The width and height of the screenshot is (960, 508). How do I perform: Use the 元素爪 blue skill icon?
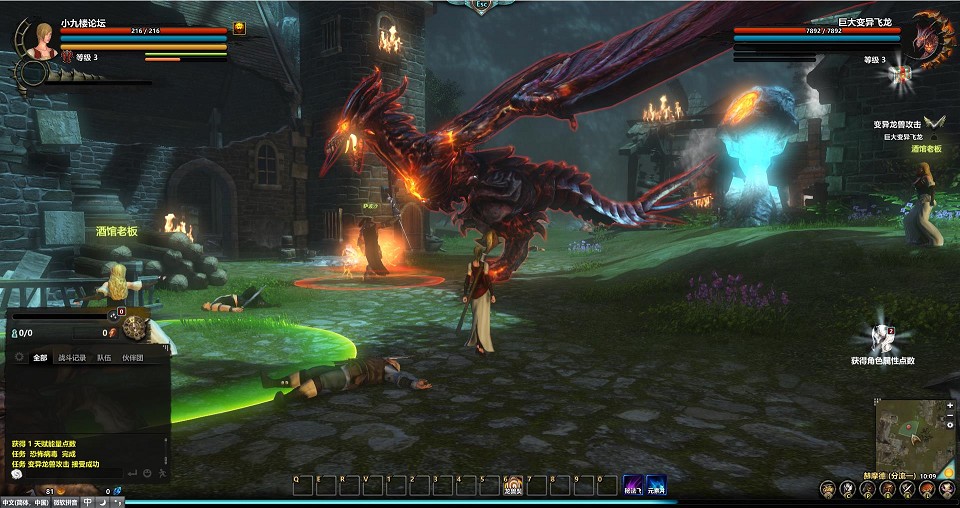(656, 483)
